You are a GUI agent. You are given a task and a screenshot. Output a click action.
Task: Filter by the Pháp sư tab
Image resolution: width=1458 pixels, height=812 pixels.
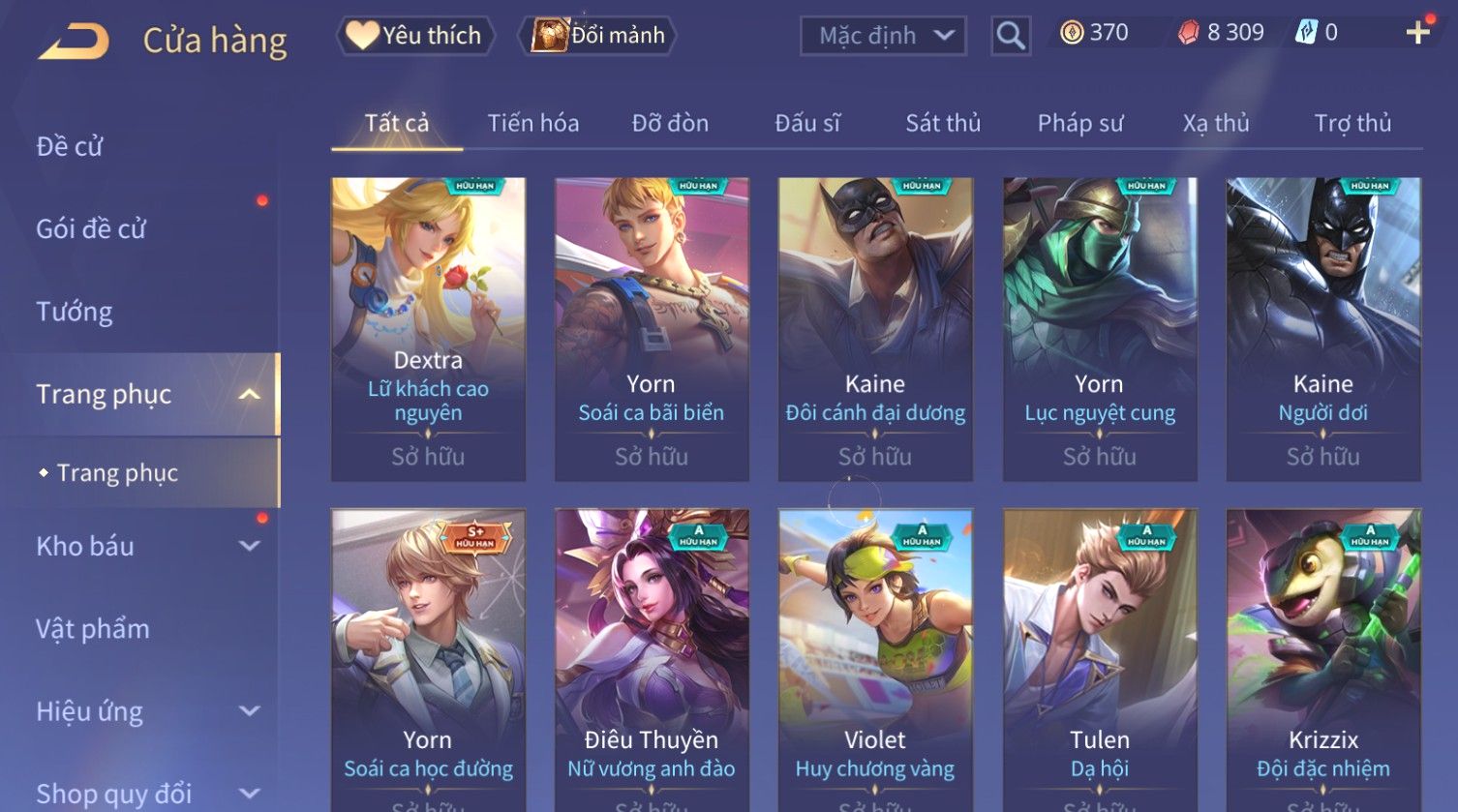point(1080,124)
